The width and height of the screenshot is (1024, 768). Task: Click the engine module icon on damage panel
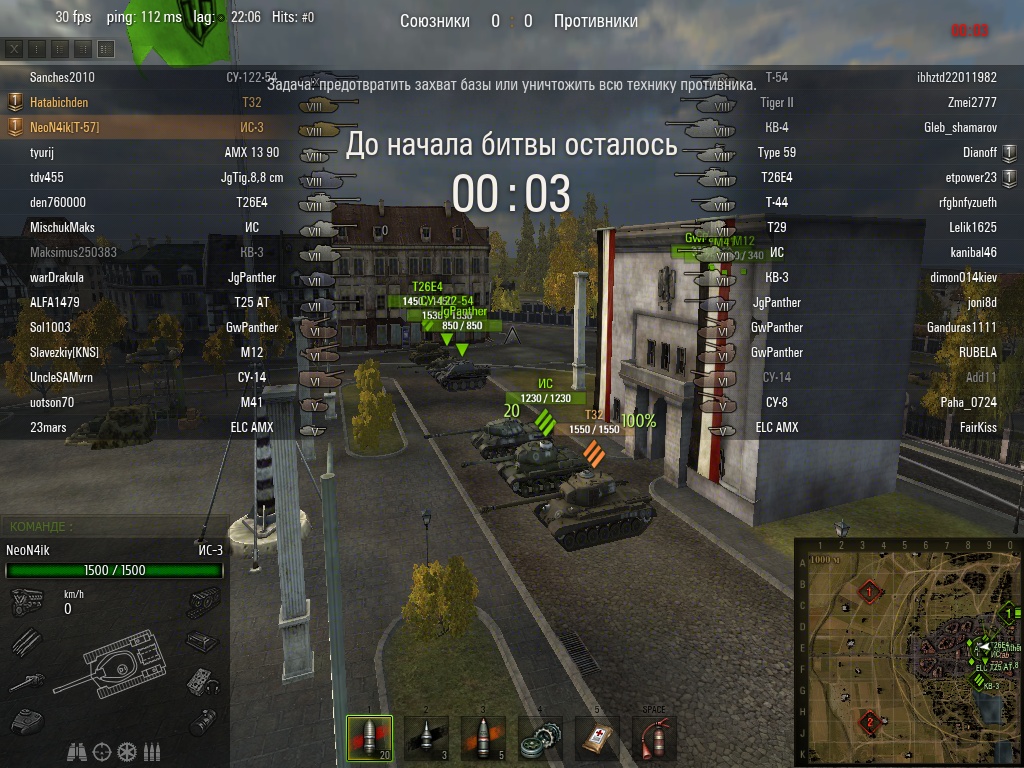point(27,601)
